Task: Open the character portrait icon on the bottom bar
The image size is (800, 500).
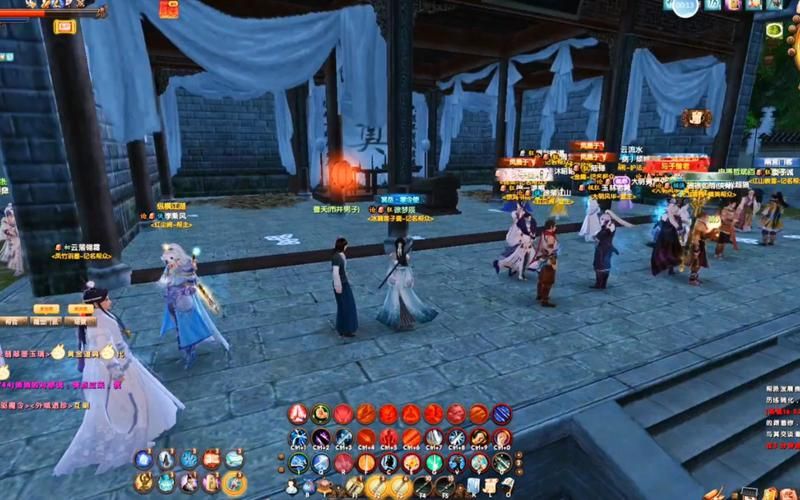Action: point(292,487)
